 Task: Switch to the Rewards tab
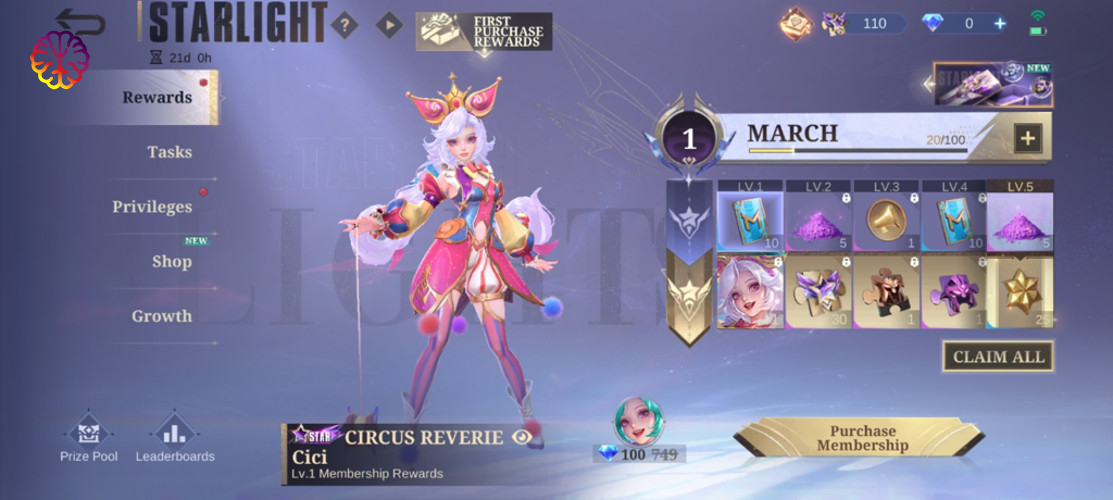(157, 98)
